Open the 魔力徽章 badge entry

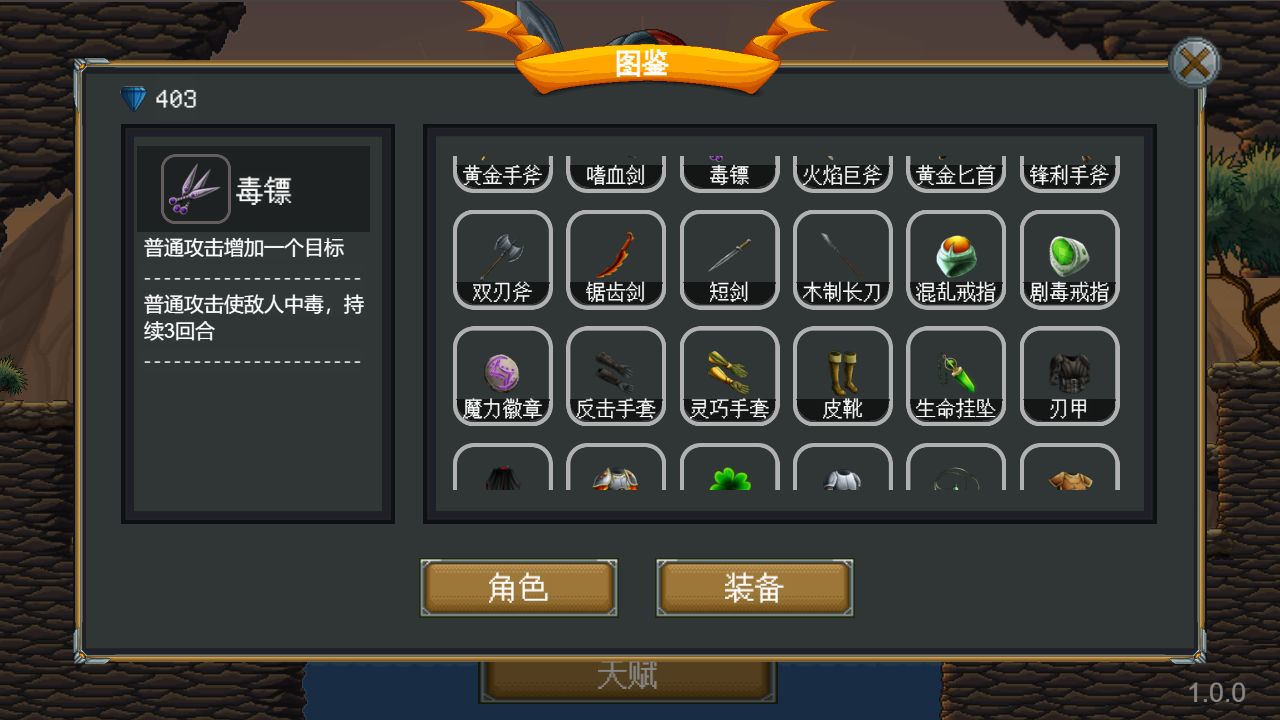tap(503, 375)
